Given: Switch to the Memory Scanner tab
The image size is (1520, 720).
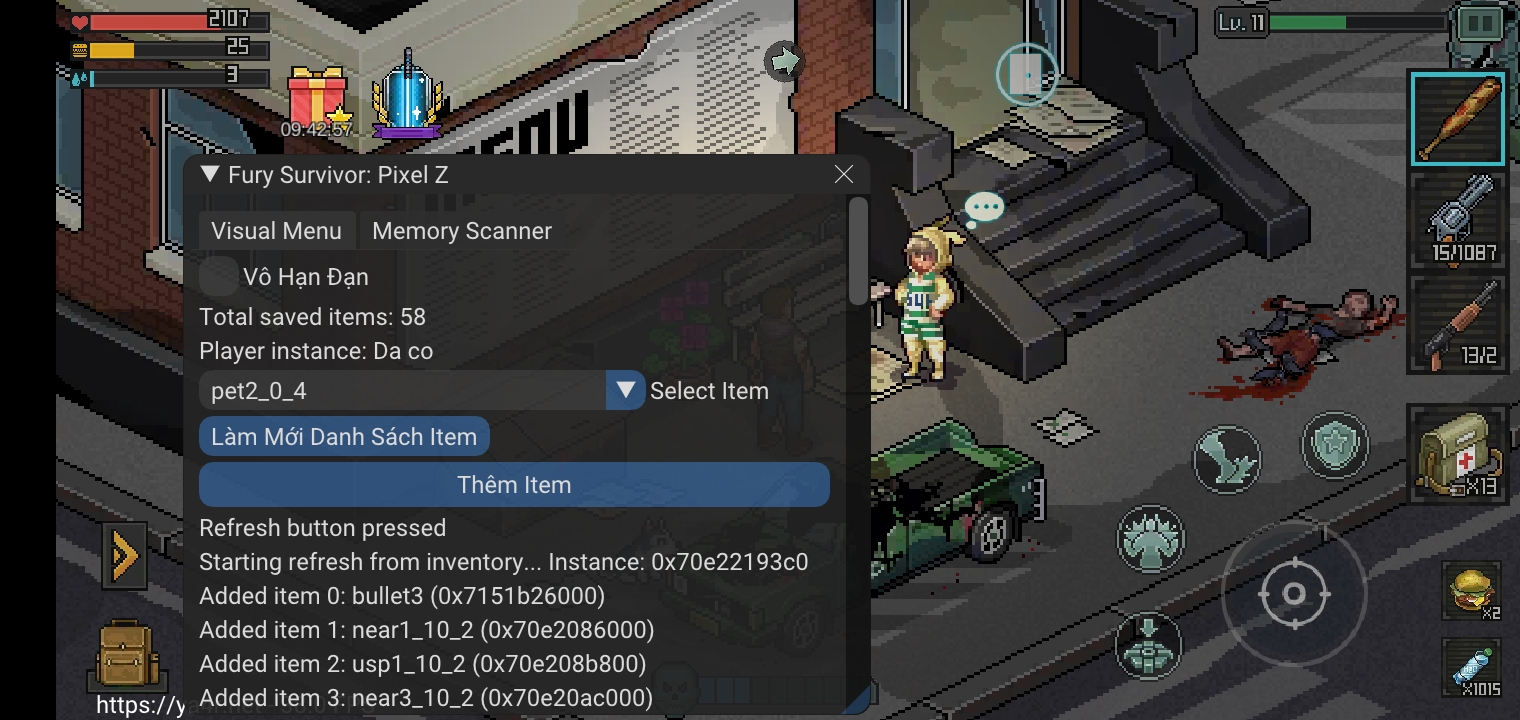Looking at the screenshot, I should [461, 230].
